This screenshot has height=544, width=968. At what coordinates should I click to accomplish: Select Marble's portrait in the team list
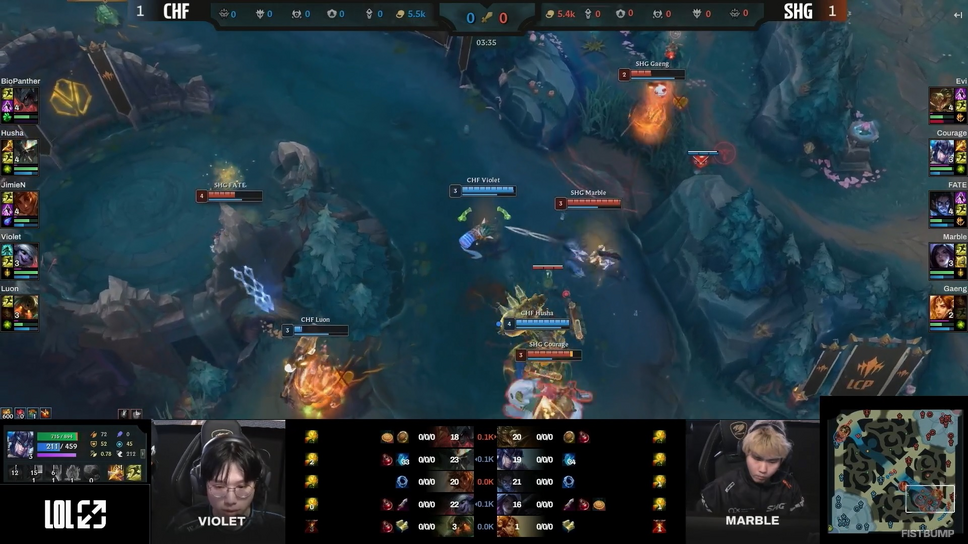coord(941,256)
